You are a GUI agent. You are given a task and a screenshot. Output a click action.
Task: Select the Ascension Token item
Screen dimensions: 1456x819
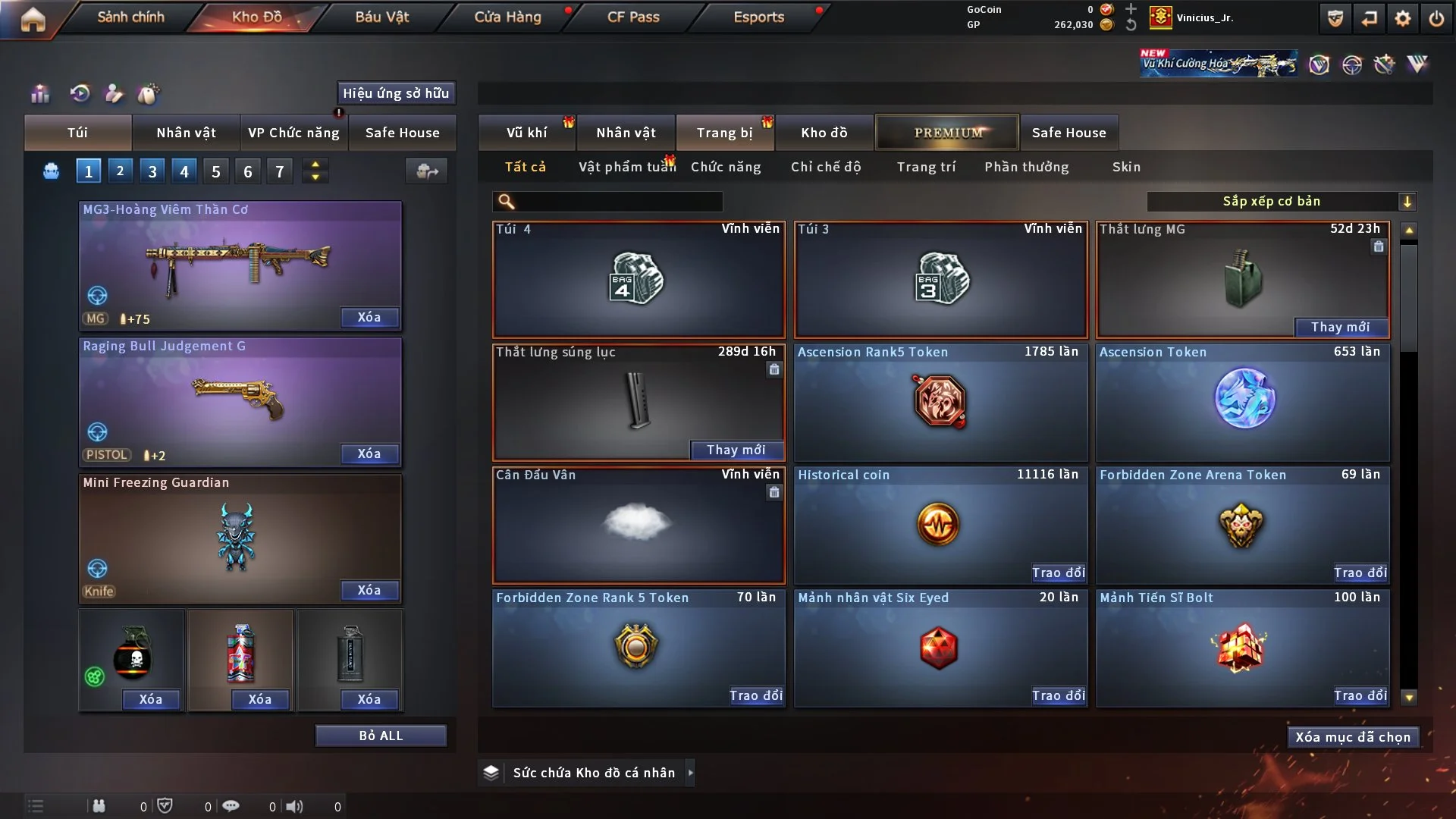pos(1243,402)
